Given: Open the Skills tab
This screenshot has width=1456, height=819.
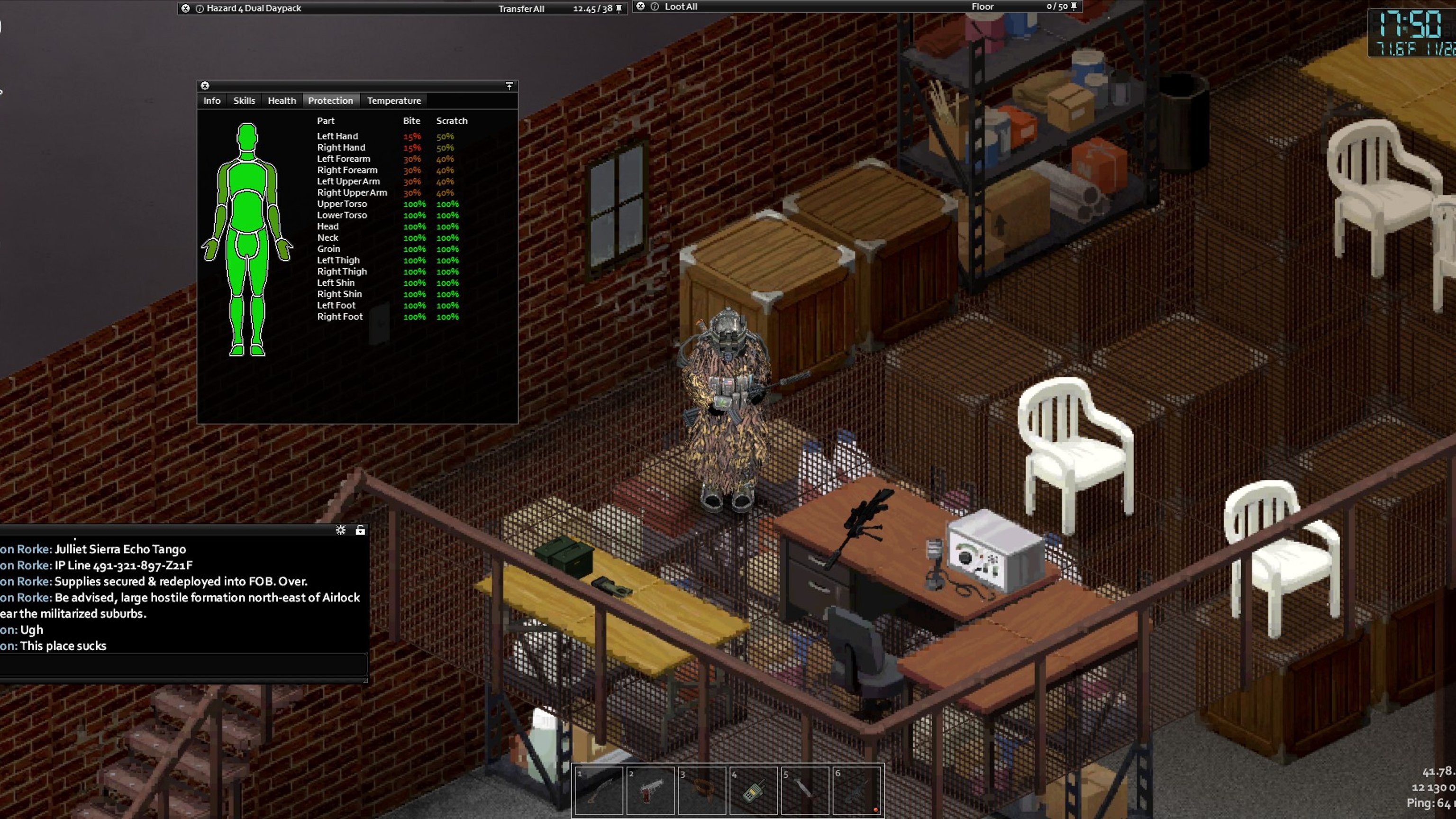Looking at the screenshot, I should click(x=244, y=100).
